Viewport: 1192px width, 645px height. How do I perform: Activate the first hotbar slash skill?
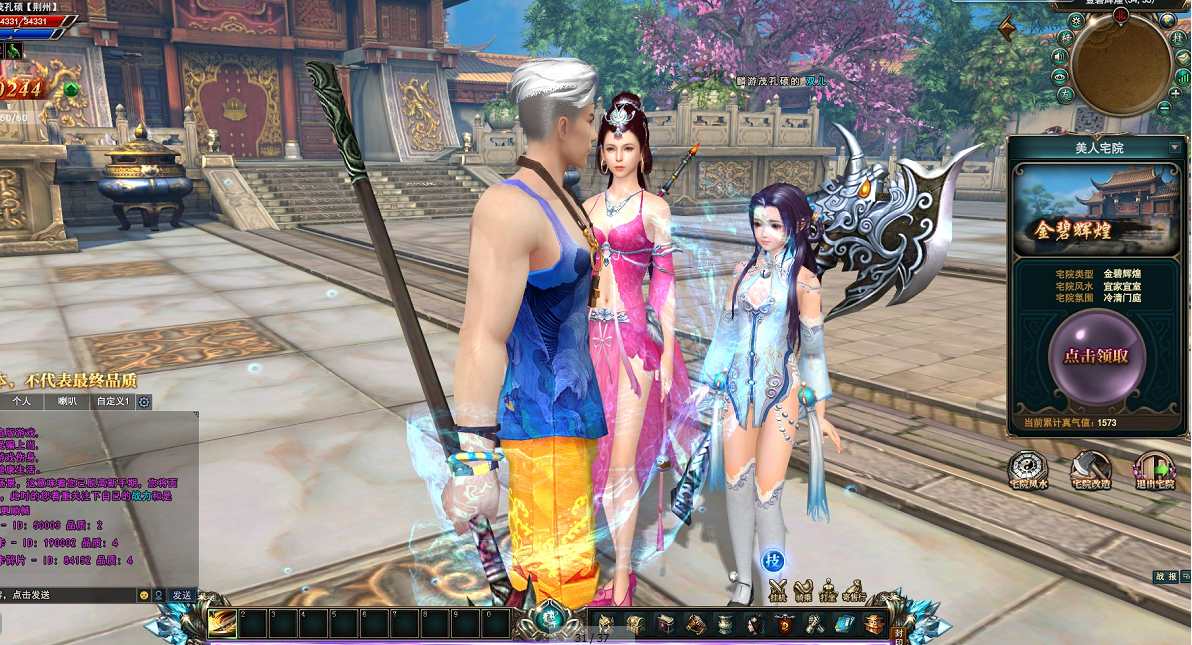click(222, 622)
